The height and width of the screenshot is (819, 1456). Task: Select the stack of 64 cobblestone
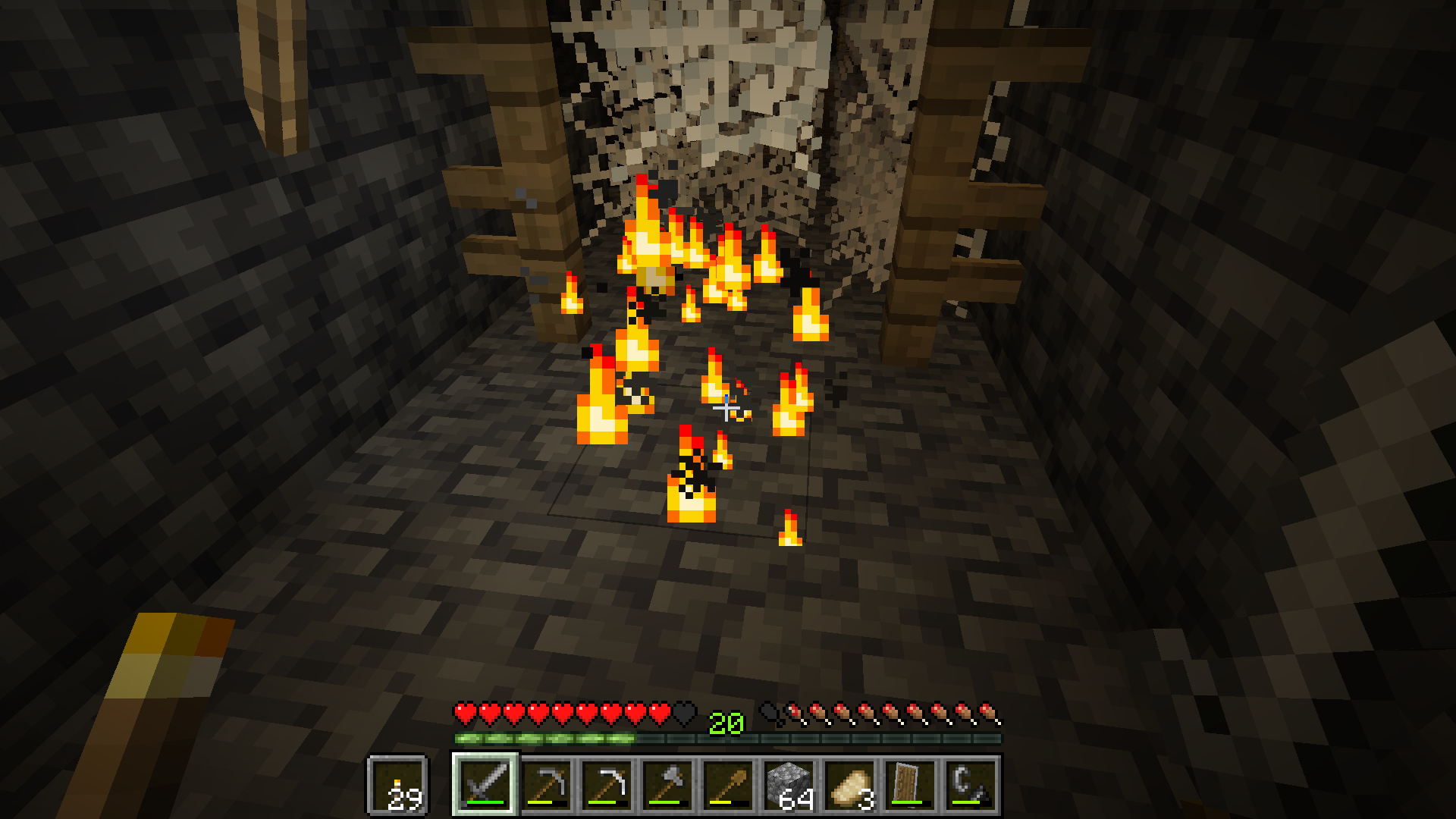point(789,785)
